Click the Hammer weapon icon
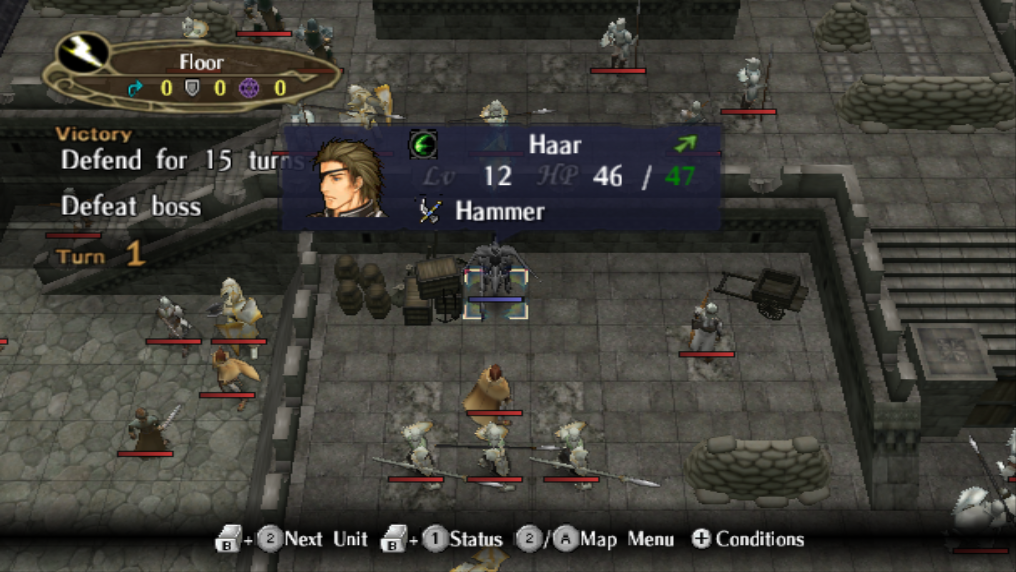This screenshot has width=1016, height=572. 431,211
